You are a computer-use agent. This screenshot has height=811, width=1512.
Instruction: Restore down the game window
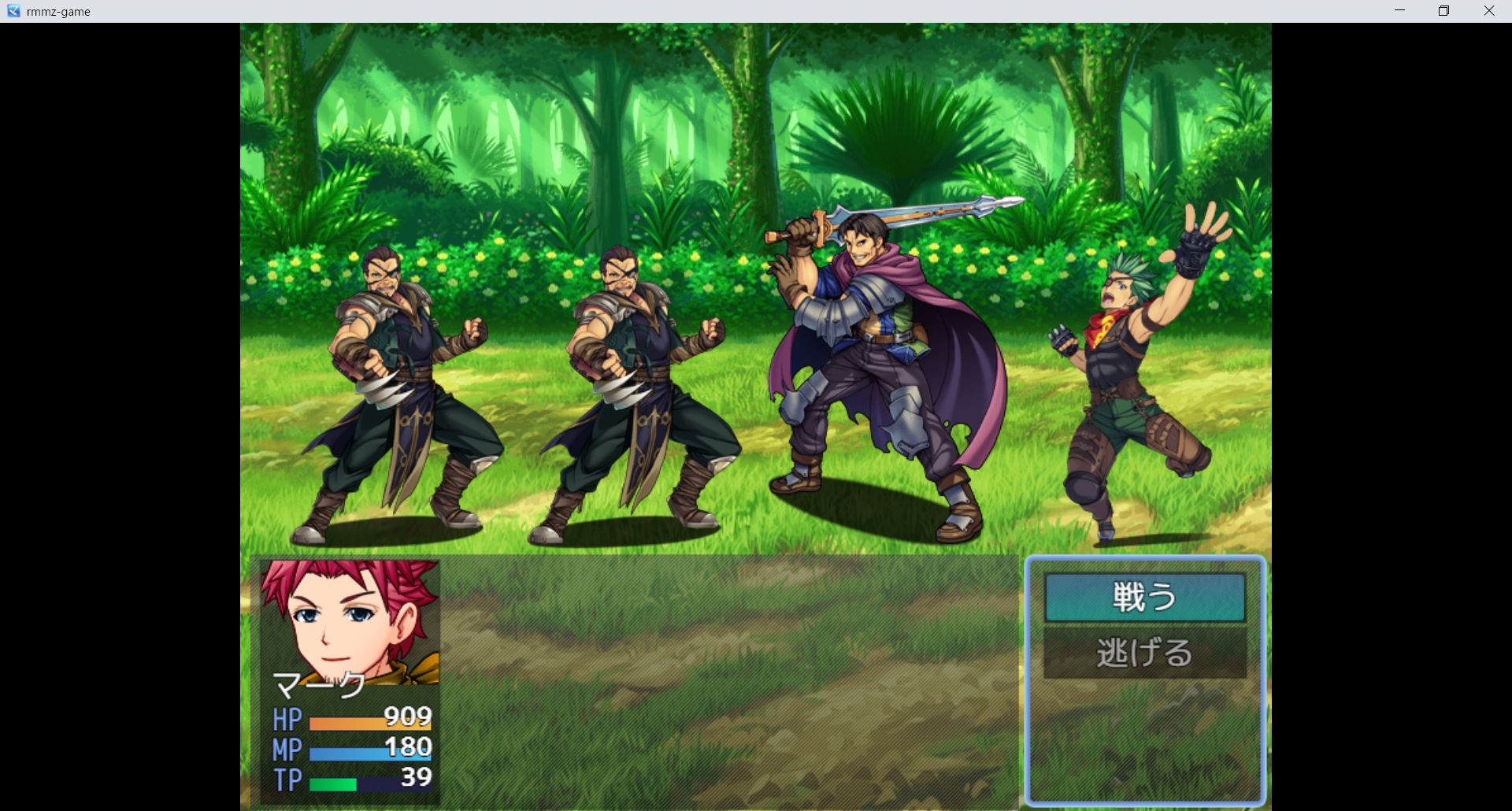pos(1443,11)
